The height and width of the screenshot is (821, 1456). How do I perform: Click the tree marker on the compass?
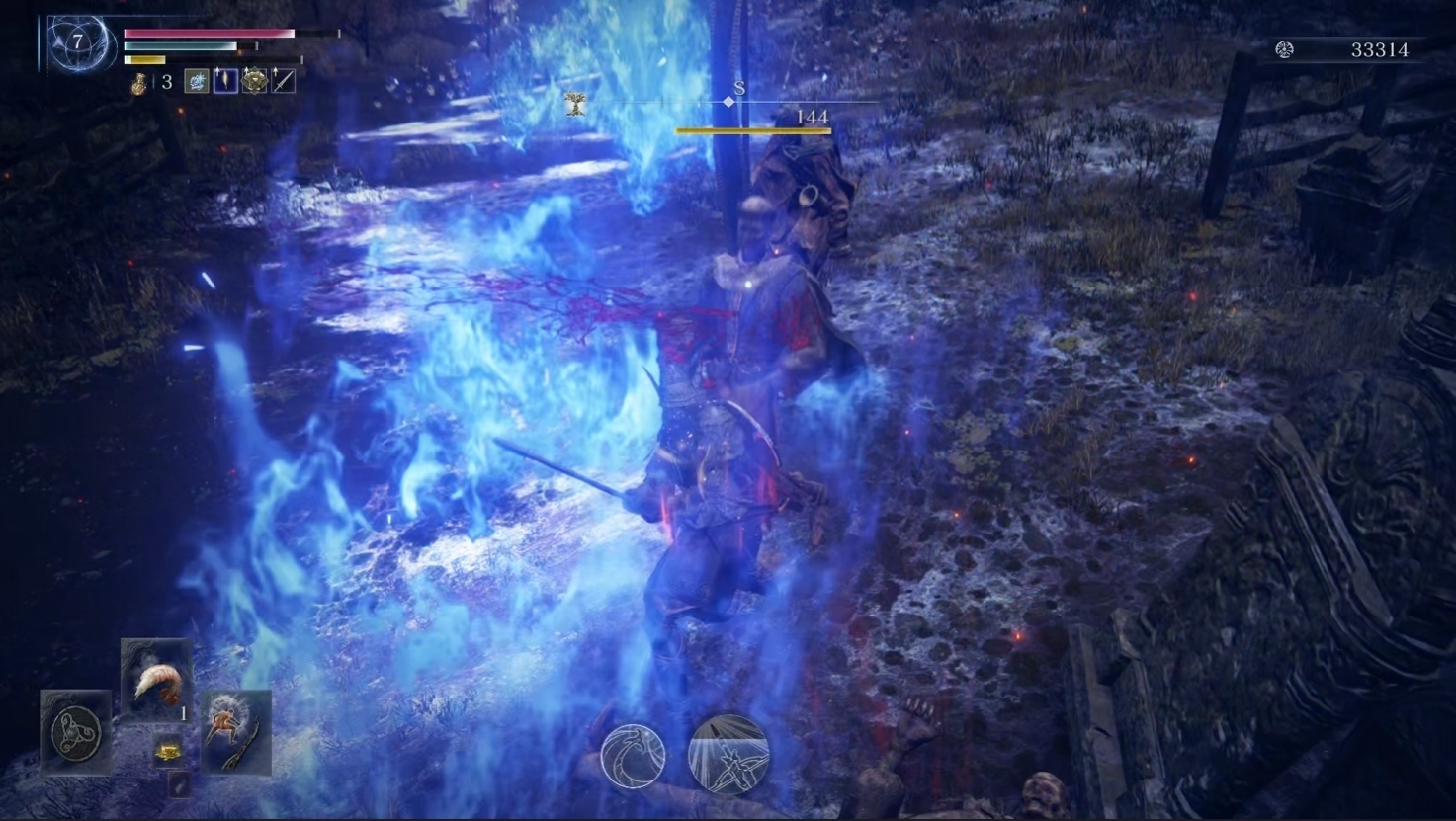click(575, 103)
